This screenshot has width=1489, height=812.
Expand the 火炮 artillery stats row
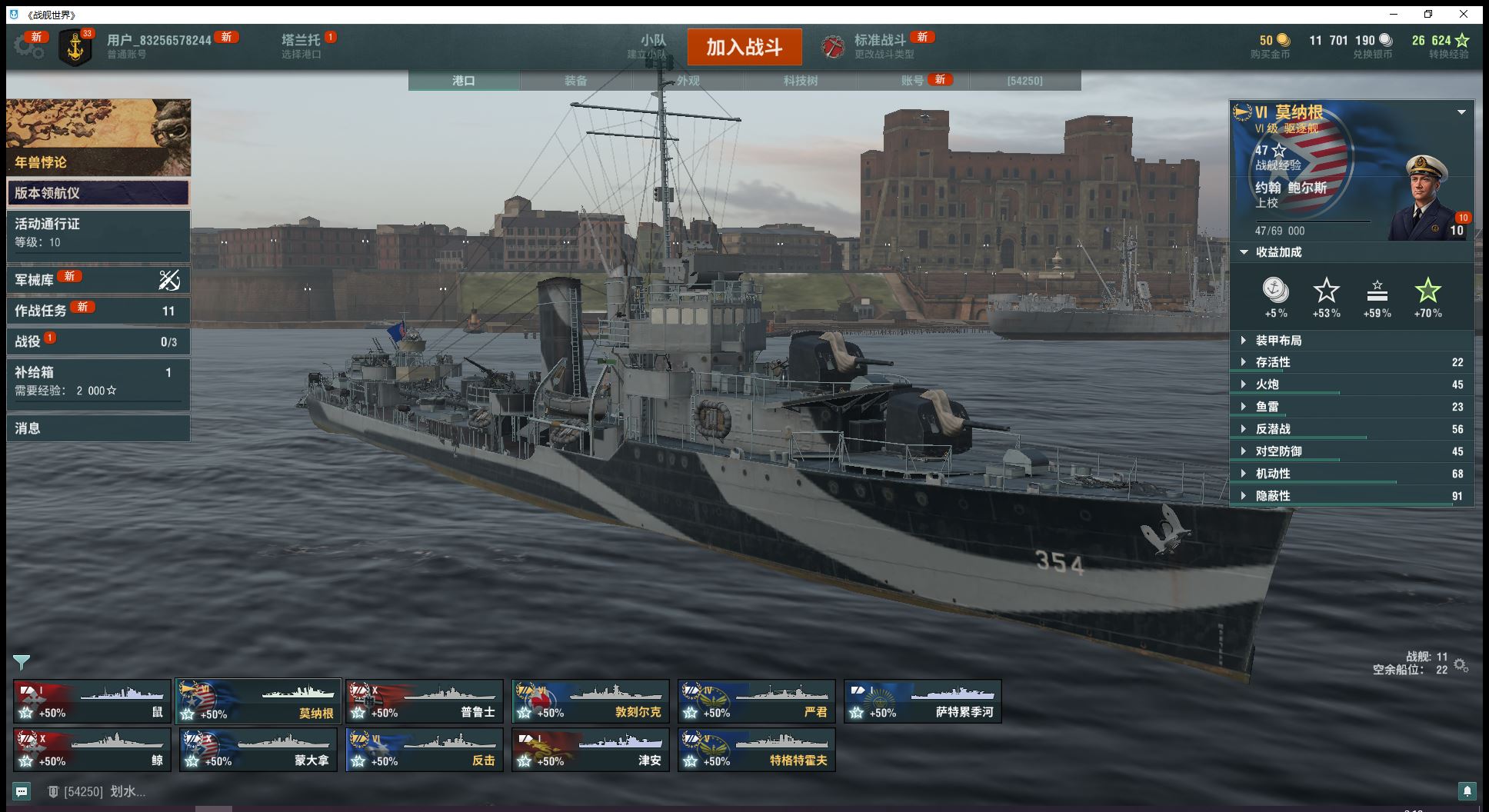[1351, 384]
